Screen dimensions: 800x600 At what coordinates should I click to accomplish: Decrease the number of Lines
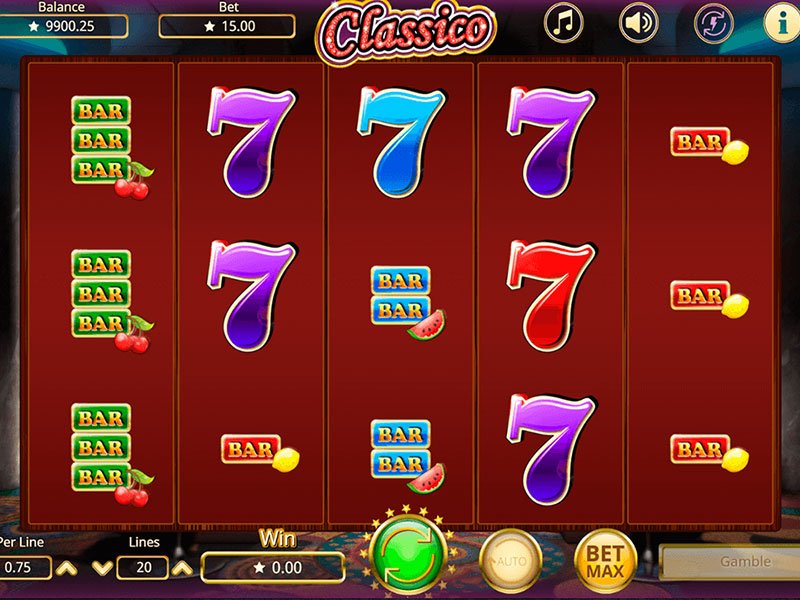(x=102, y=568)
